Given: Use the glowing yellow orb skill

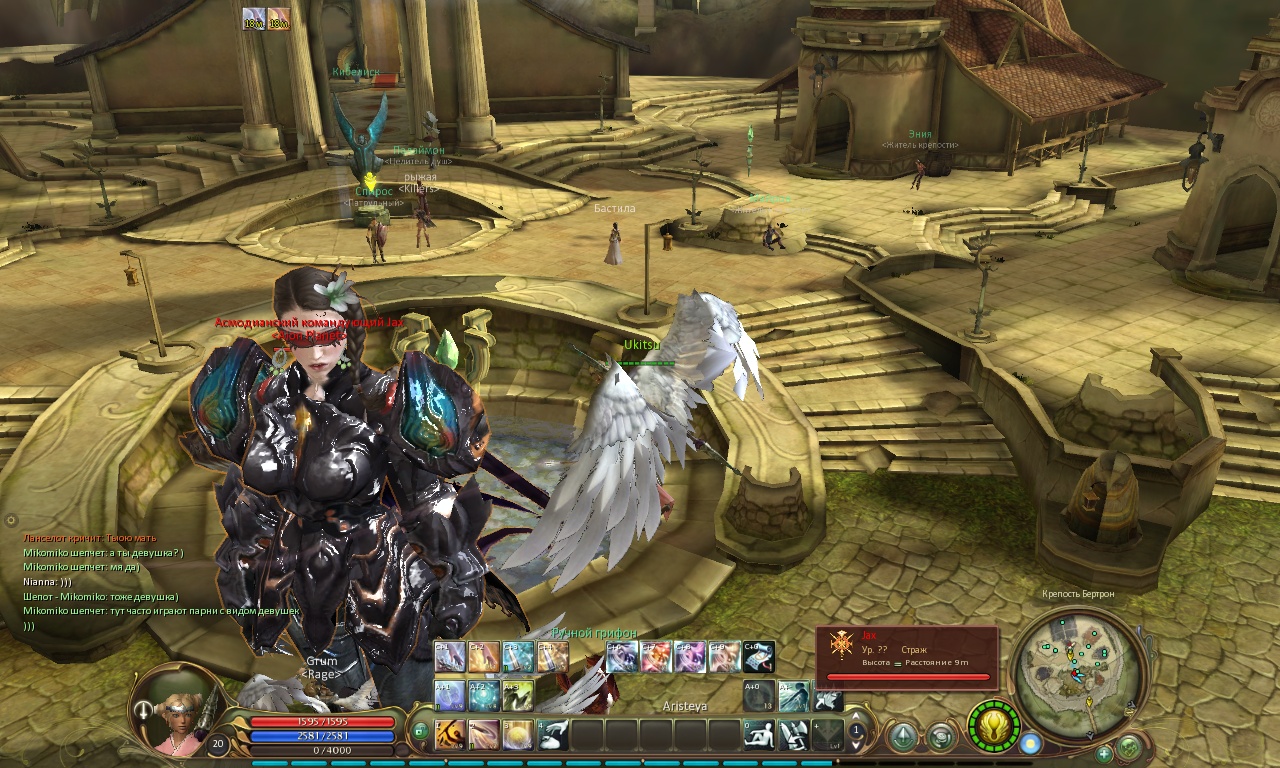Looking at the screenshot, I should tap(518, 735).
